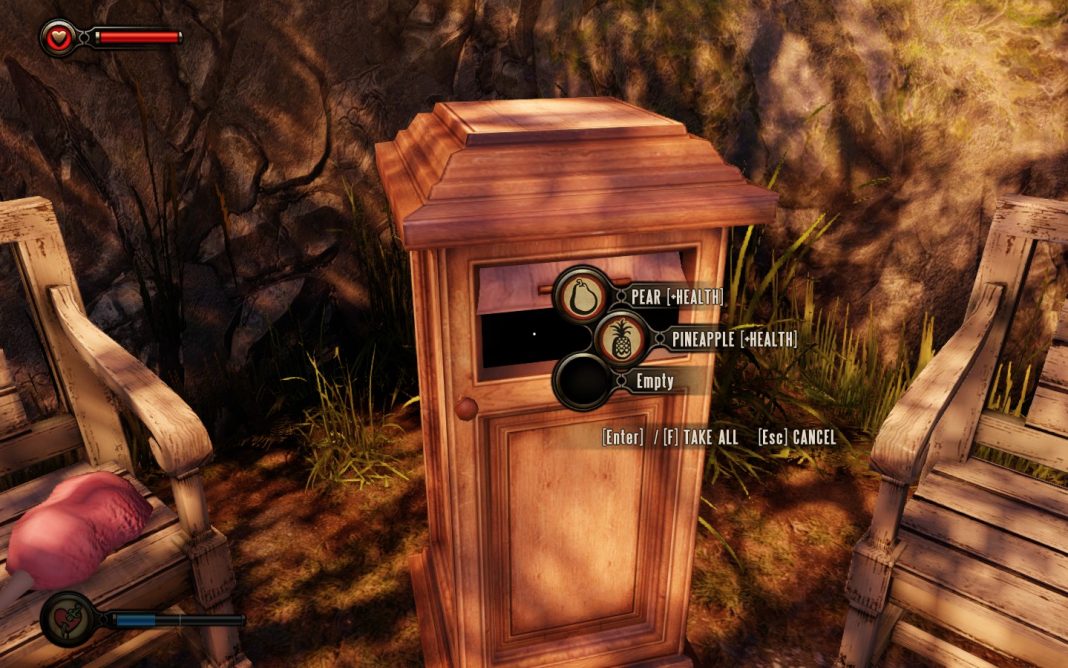Take the Pear health item
The image size is (1068, 668).
581,296
